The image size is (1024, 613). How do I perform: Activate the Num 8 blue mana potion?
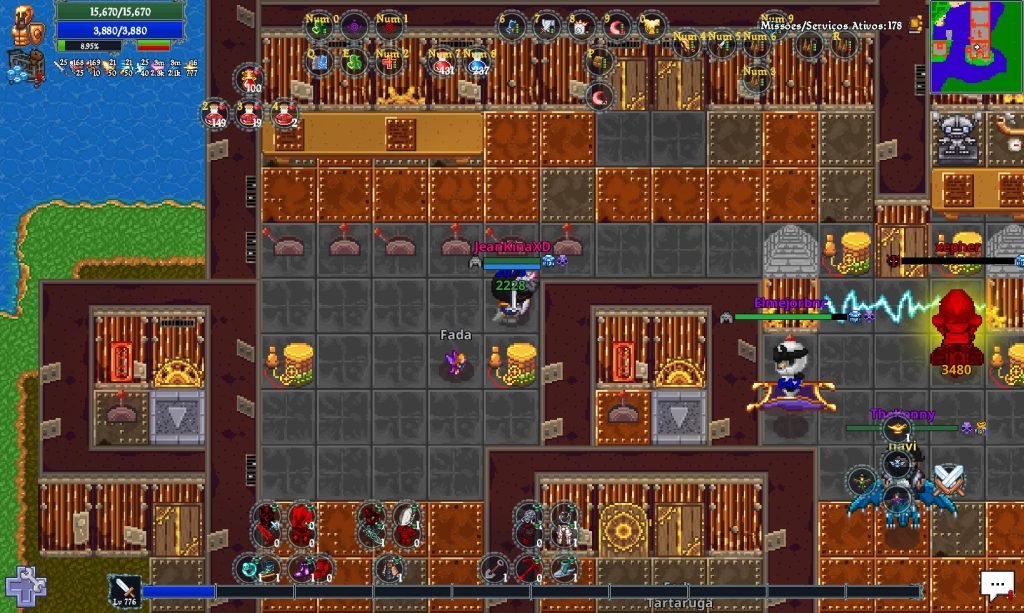click(479, 62)
